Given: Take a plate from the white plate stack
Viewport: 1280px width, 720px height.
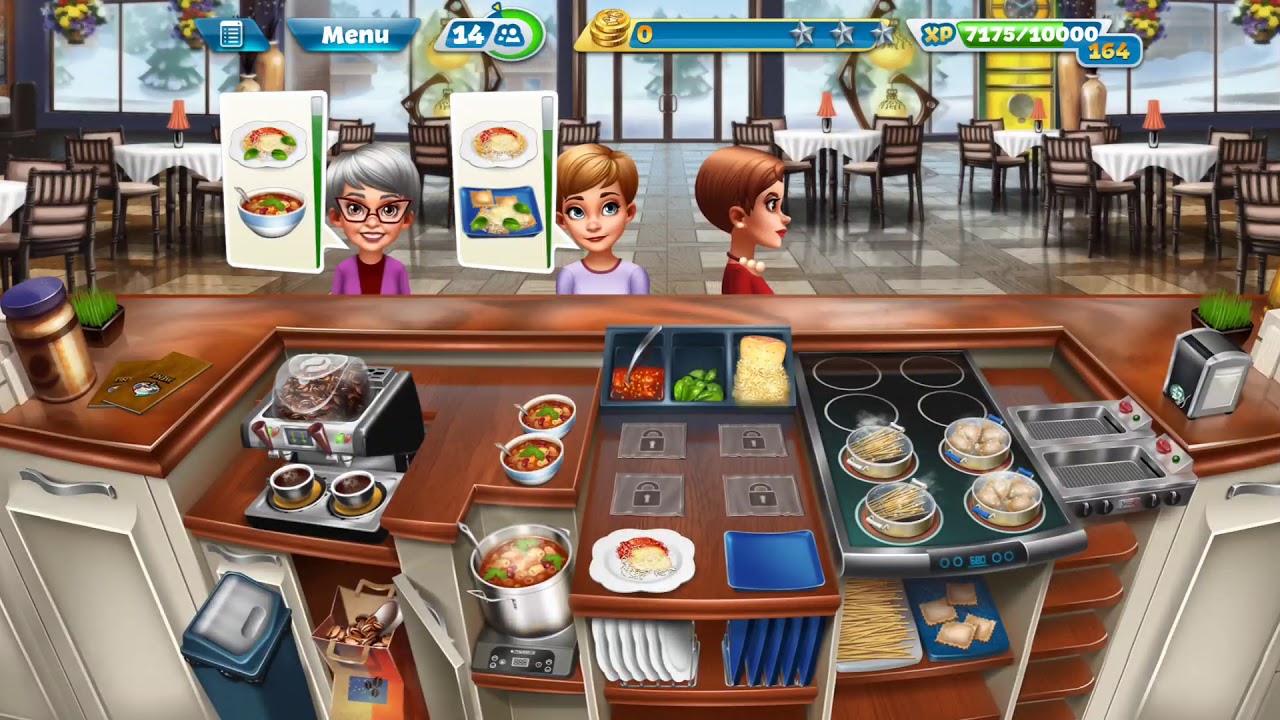Looking at the screenshot, I should 642,650.
